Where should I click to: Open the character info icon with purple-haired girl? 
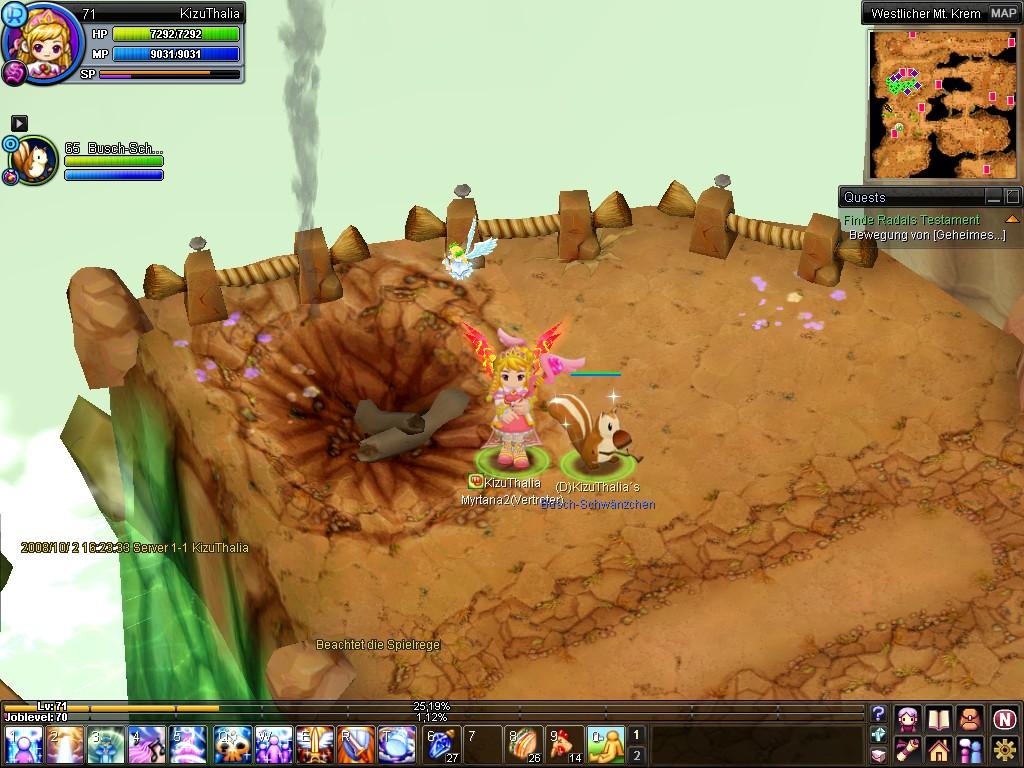point(908,719)
